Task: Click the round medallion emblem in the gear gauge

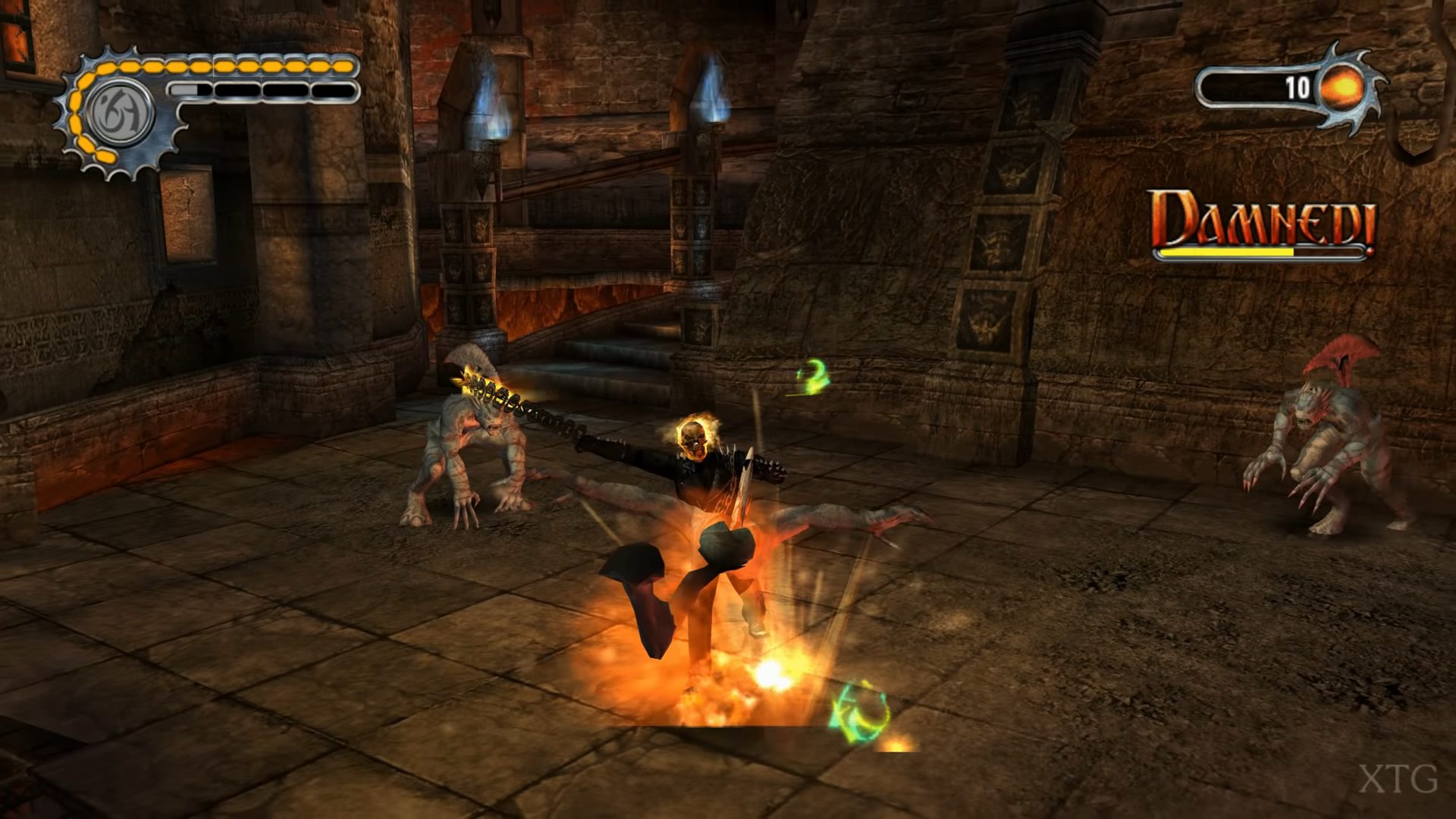Action: coord(121,114)
